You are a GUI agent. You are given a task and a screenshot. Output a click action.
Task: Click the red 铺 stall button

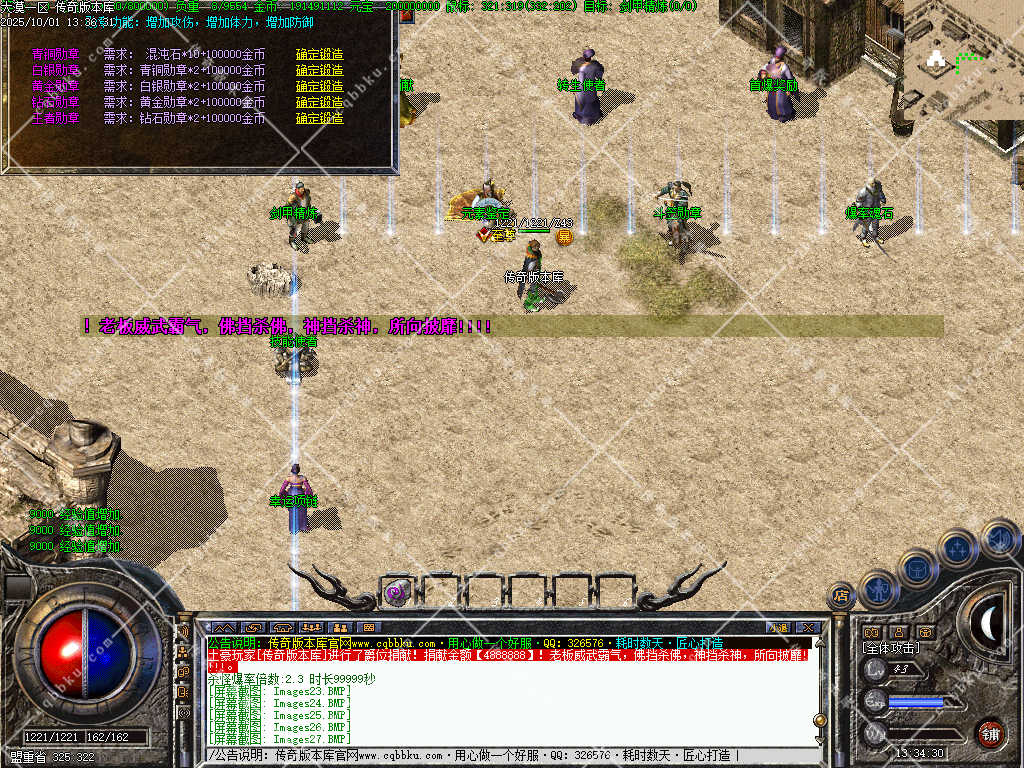tap(990, 732)
